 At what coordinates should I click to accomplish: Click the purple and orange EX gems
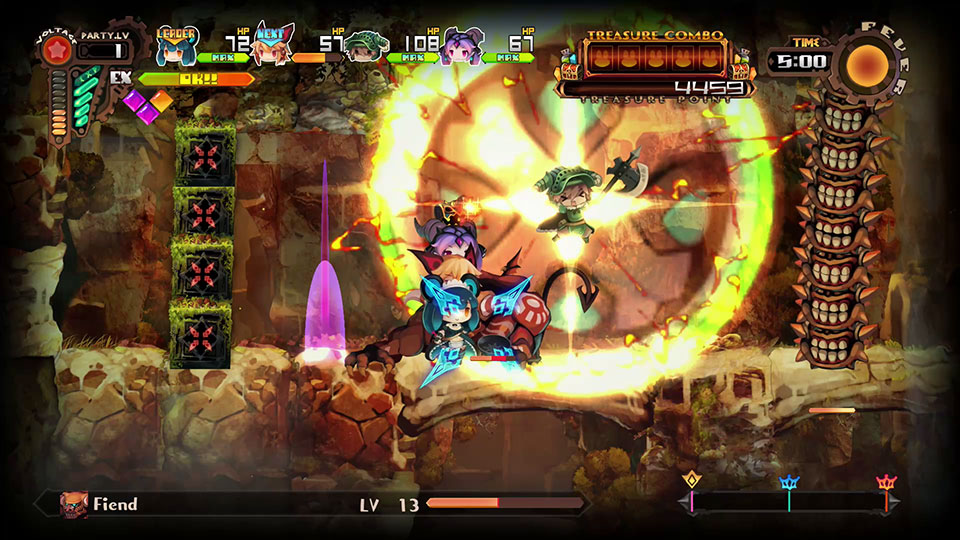coord(148,105)
